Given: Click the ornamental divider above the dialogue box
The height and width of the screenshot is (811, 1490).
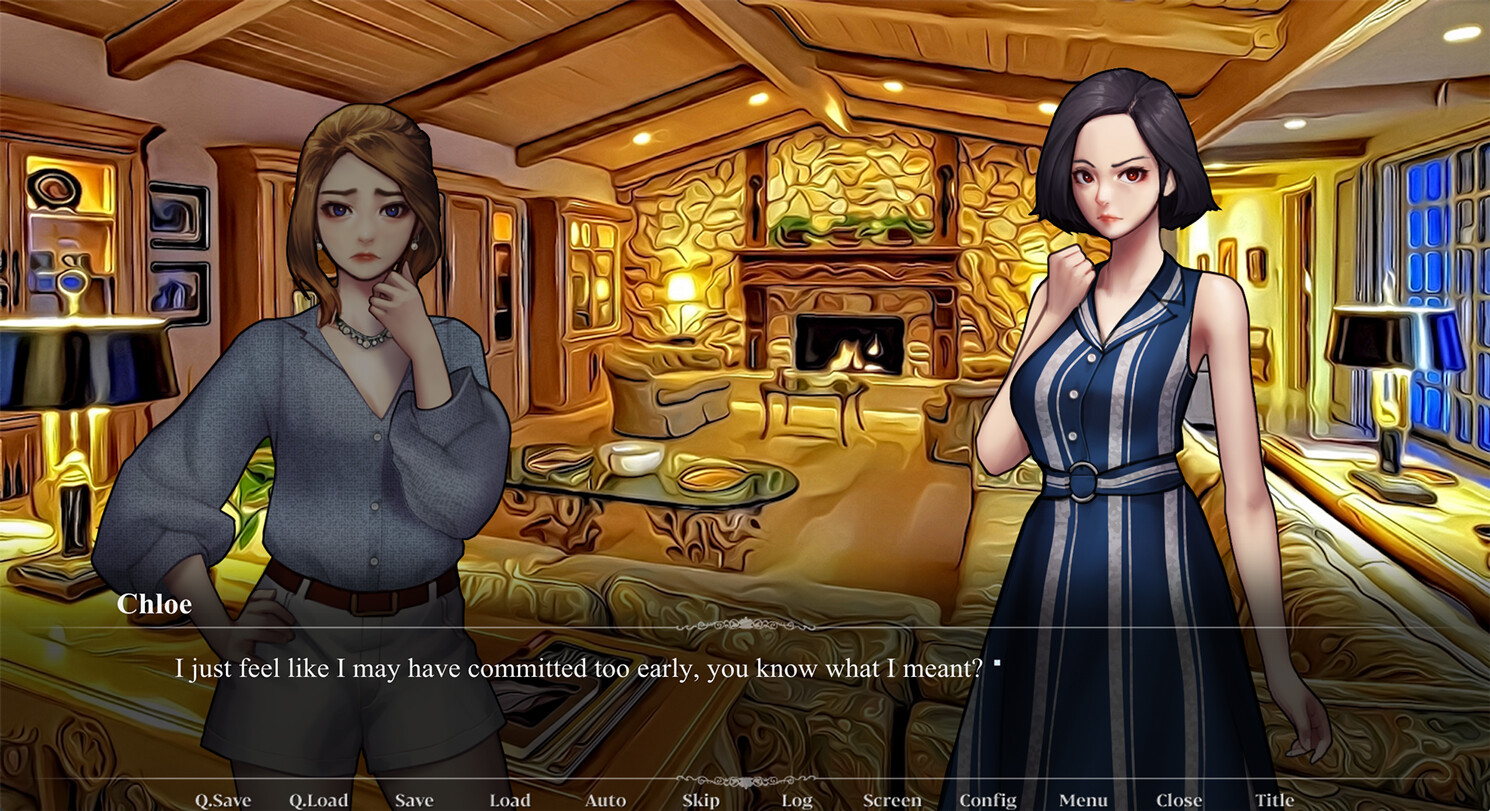Looking at the screenshot, I should coord(745,622).
